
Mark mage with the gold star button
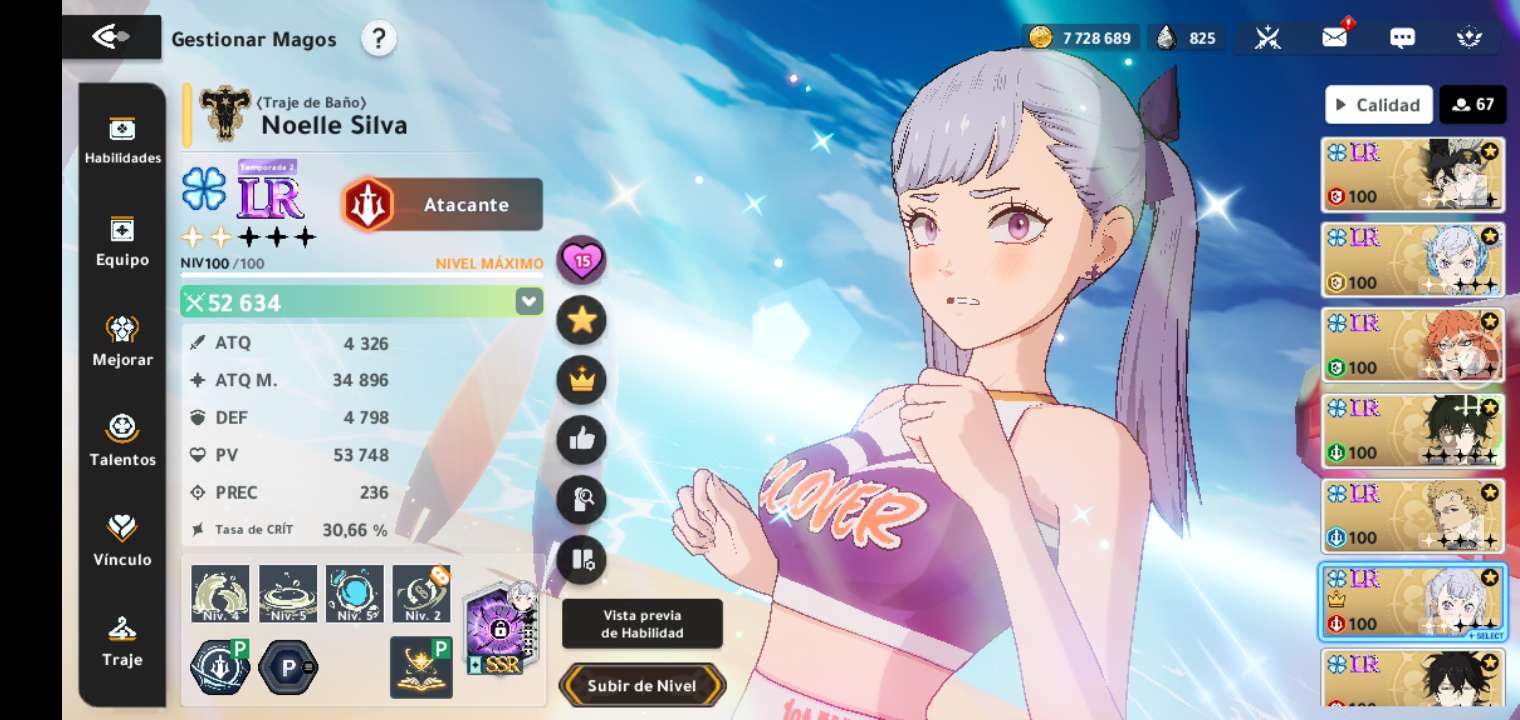[581, 320]
